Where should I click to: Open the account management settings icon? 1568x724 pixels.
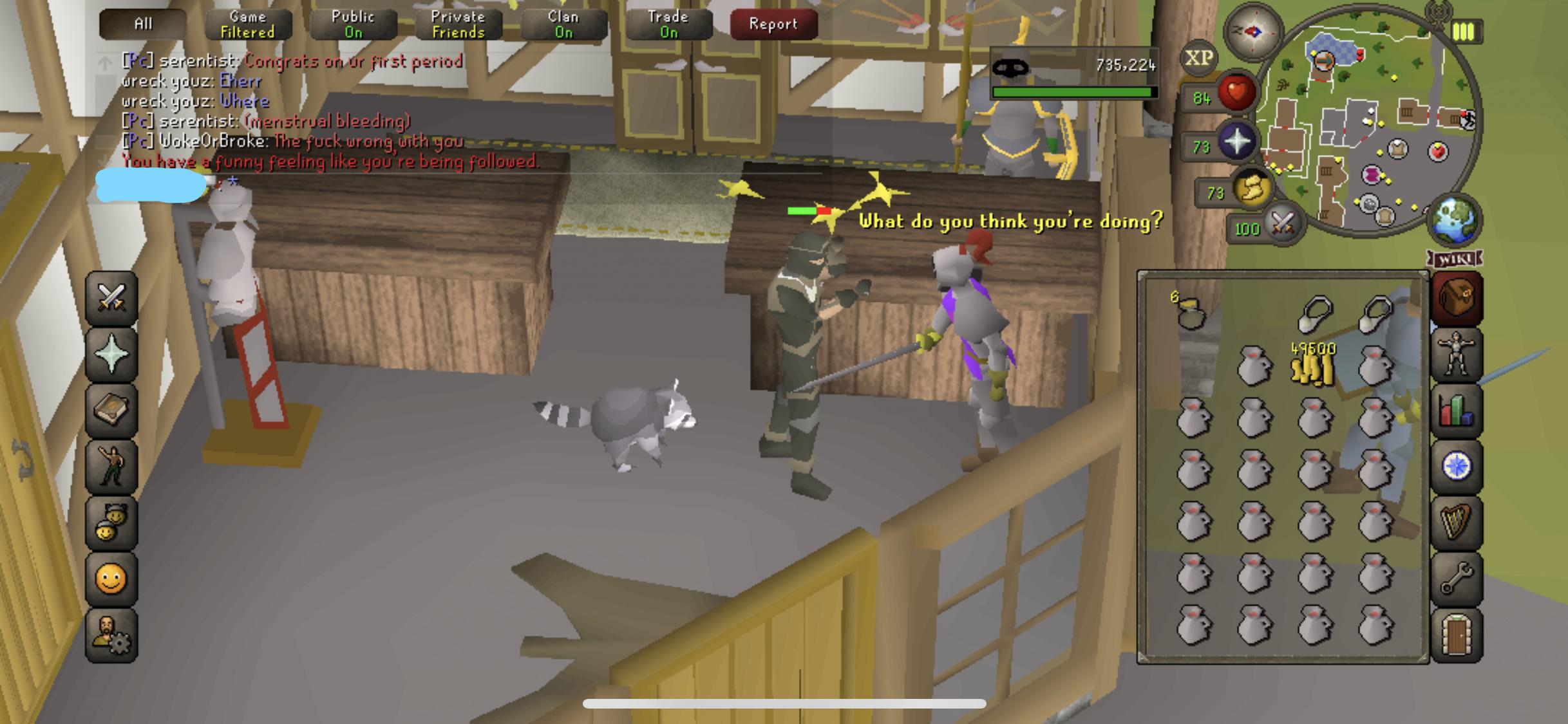[111, 633]
